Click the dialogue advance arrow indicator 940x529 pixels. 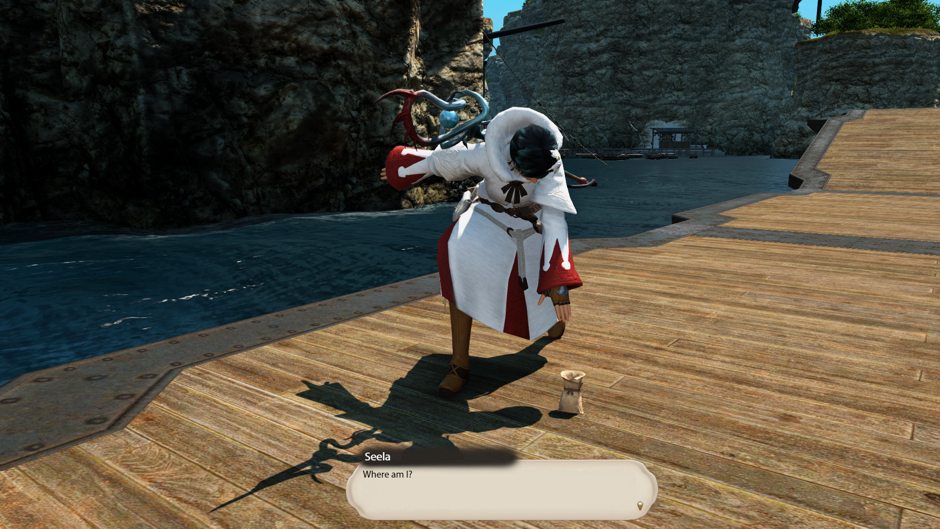640,507
